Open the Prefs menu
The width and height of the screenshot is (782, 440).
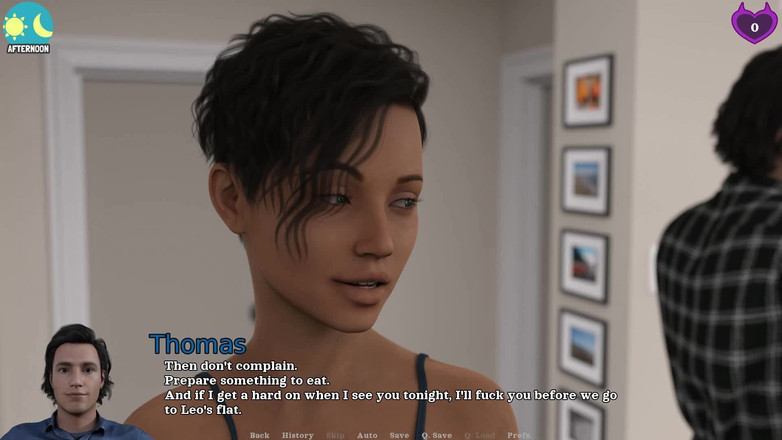518,435
